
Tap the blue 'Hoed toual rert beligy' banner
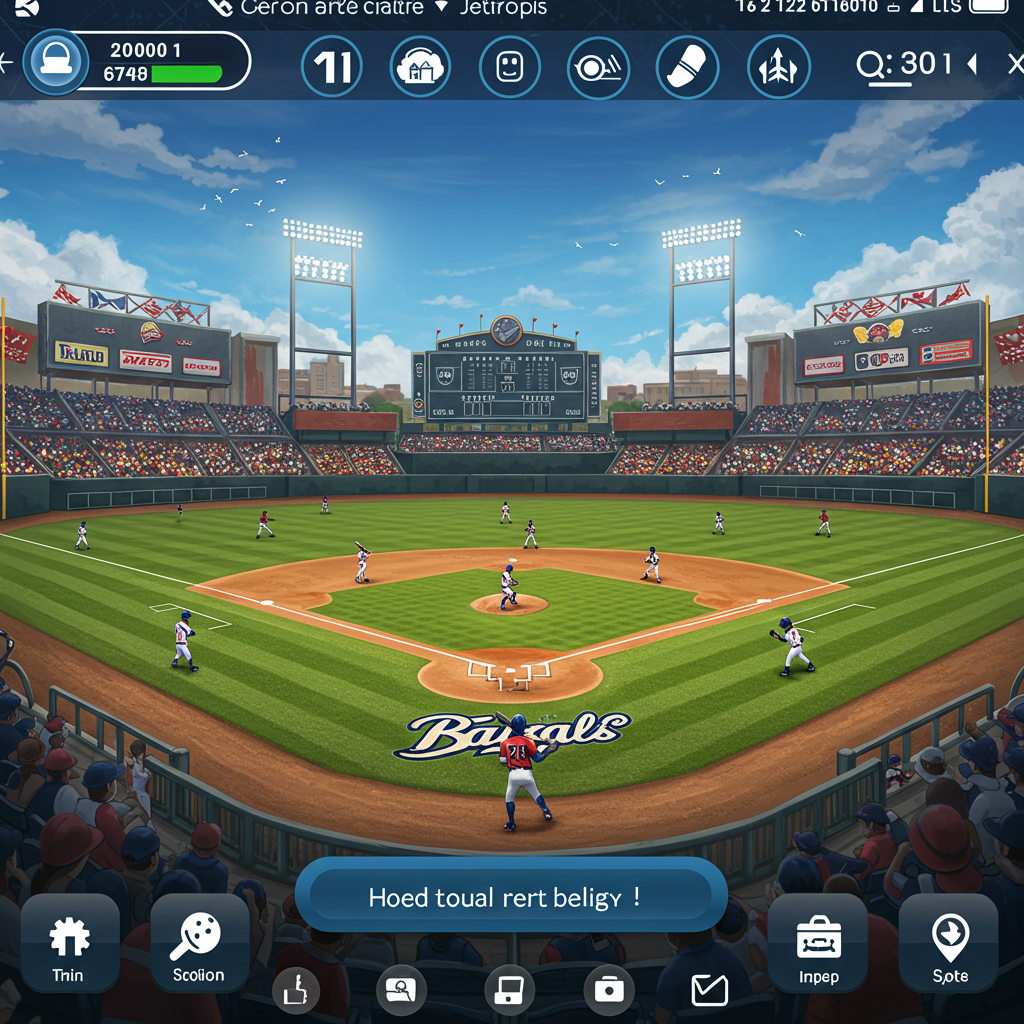pyautogui.click(x=511, y=896)
